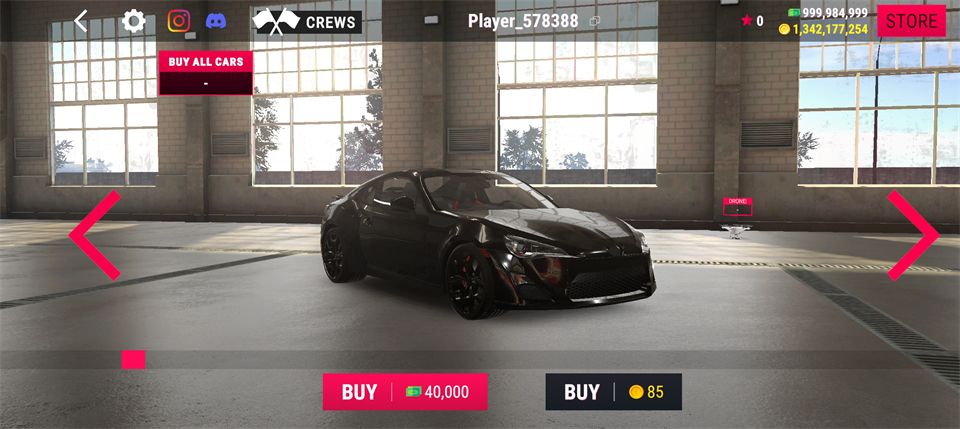Buy the car for 85 coins

tap(613, 392)
